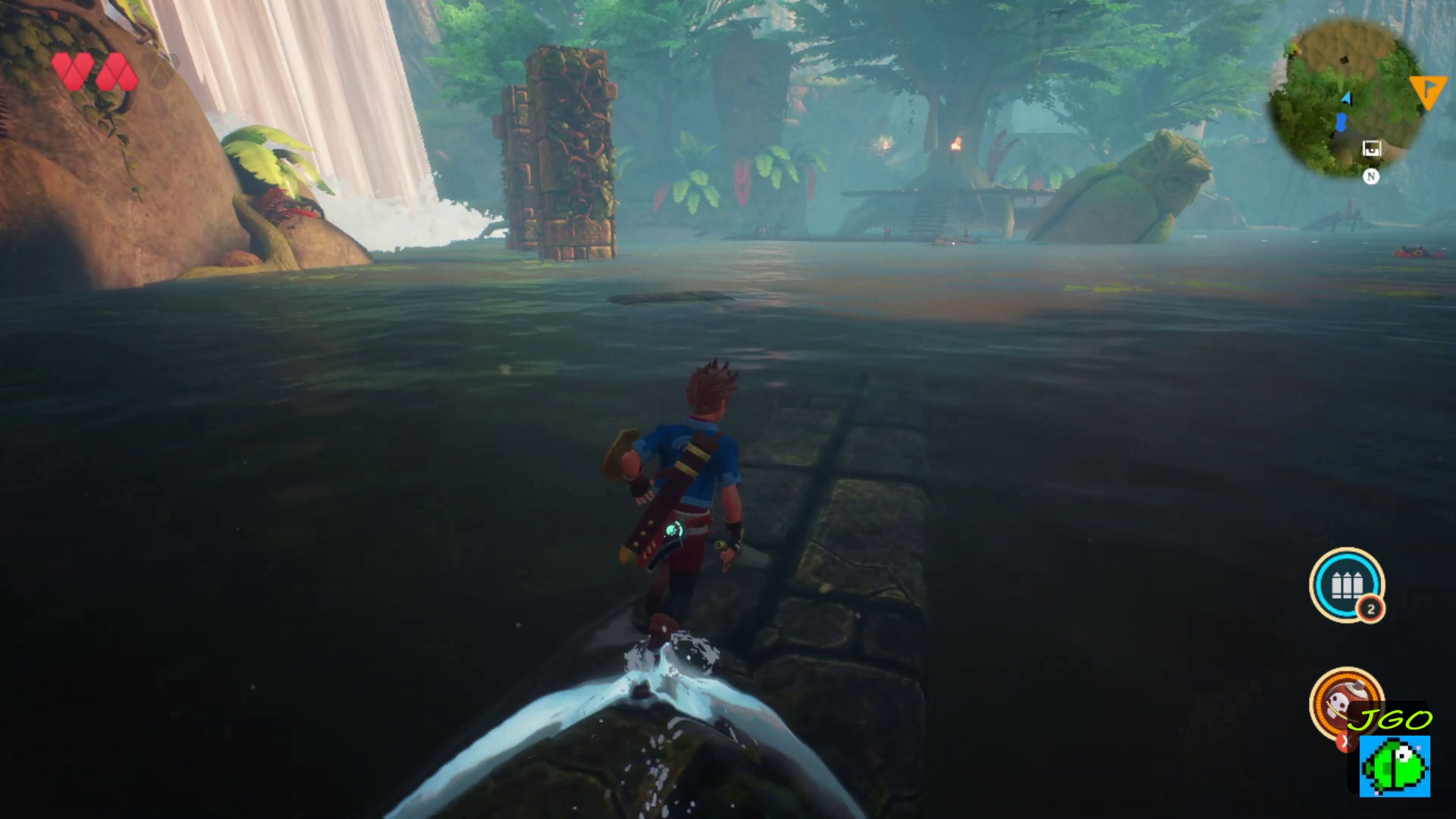Select the white chest marker on minimap
This screenshot has width=1456, height=819.
point(1371,149)
